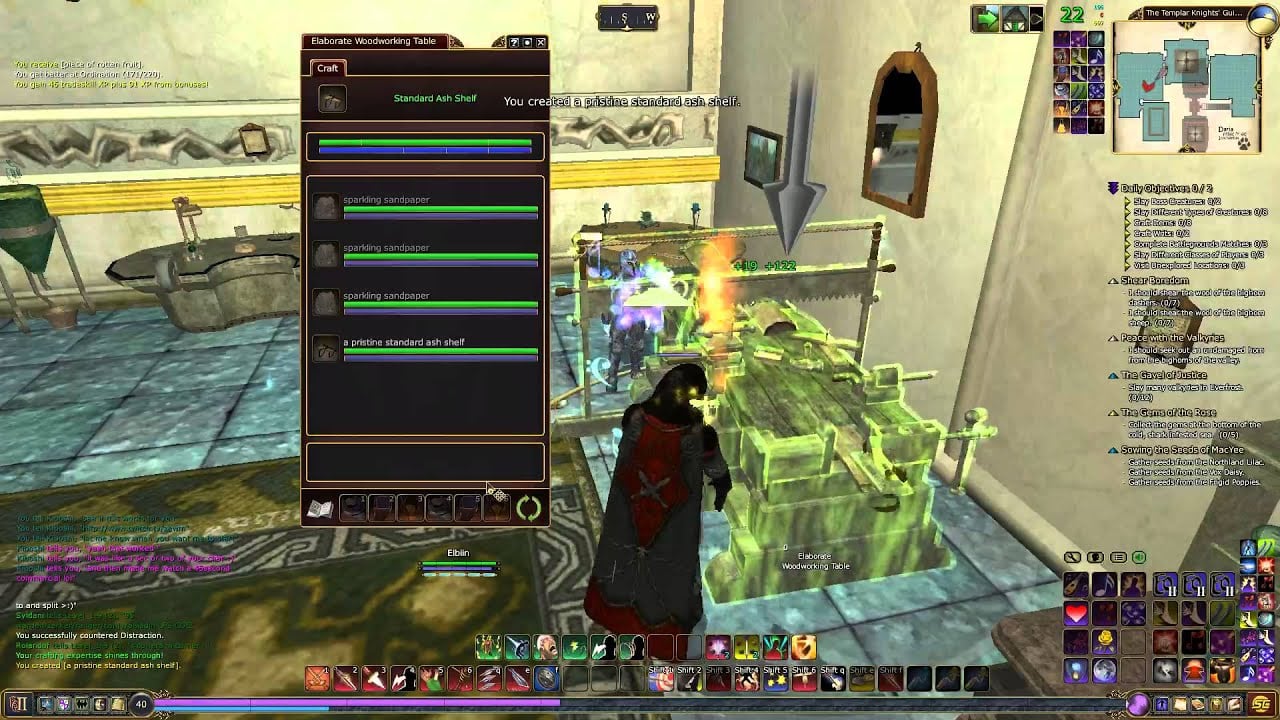Open the list menu near the speaker icon

point(1118,558)
